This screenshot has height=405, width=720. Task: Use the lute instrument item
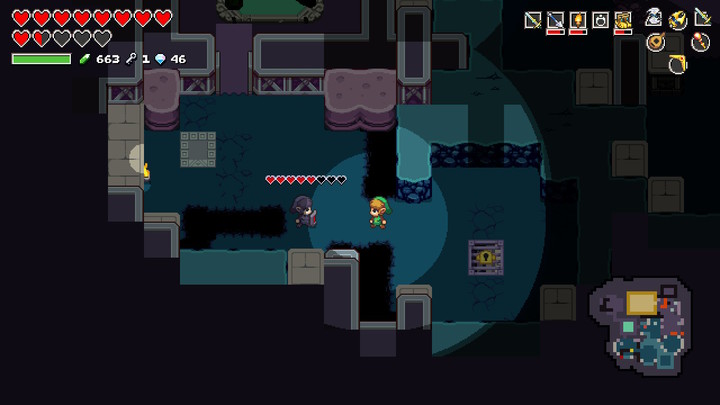point(656,41)
